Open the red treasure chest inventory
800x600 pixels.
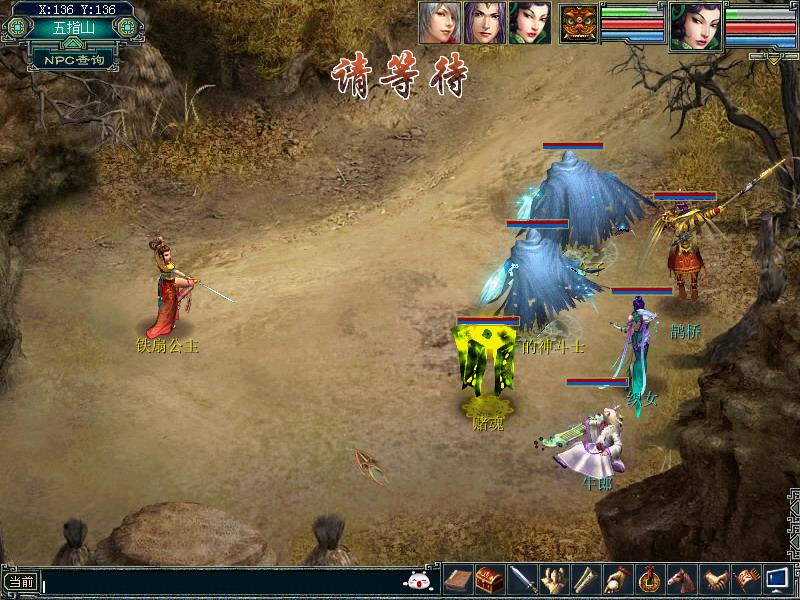pos(489,579)
